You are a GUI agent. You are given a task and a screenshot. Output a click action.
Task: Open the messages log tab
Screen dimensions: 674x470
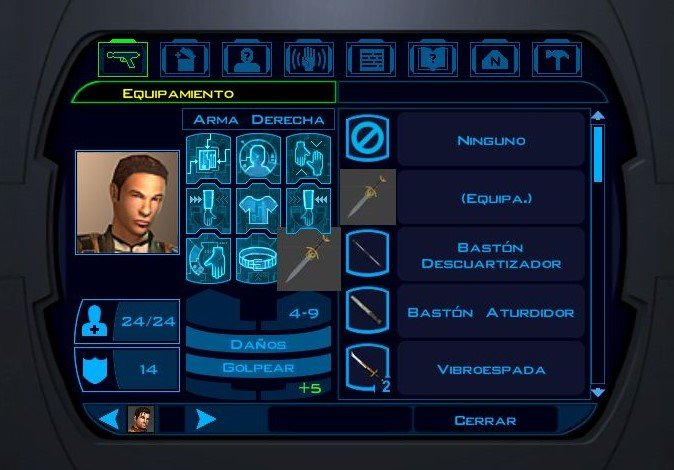371,60
